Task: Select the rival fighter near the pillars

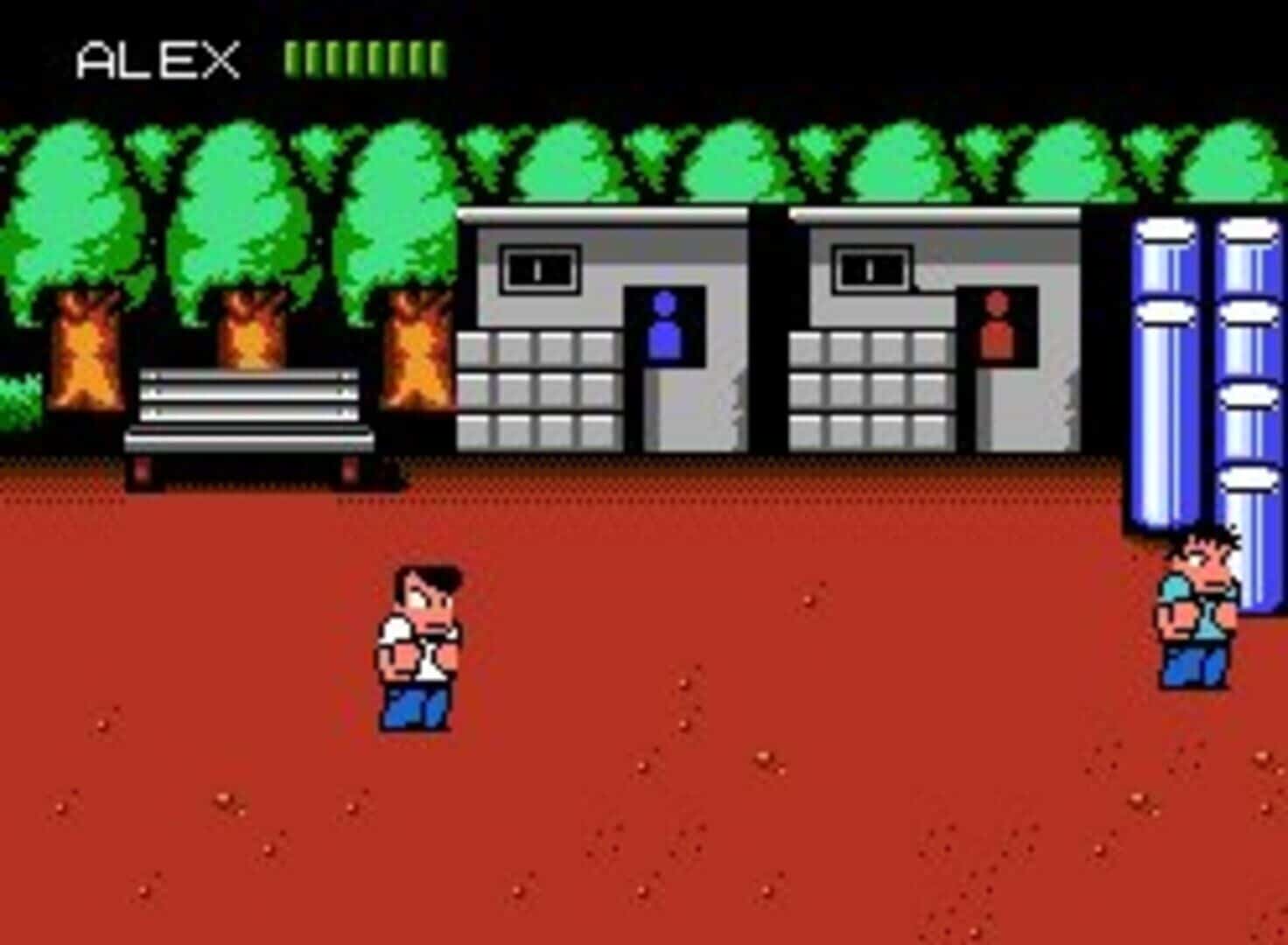Action: click(x=1193, y=612)
